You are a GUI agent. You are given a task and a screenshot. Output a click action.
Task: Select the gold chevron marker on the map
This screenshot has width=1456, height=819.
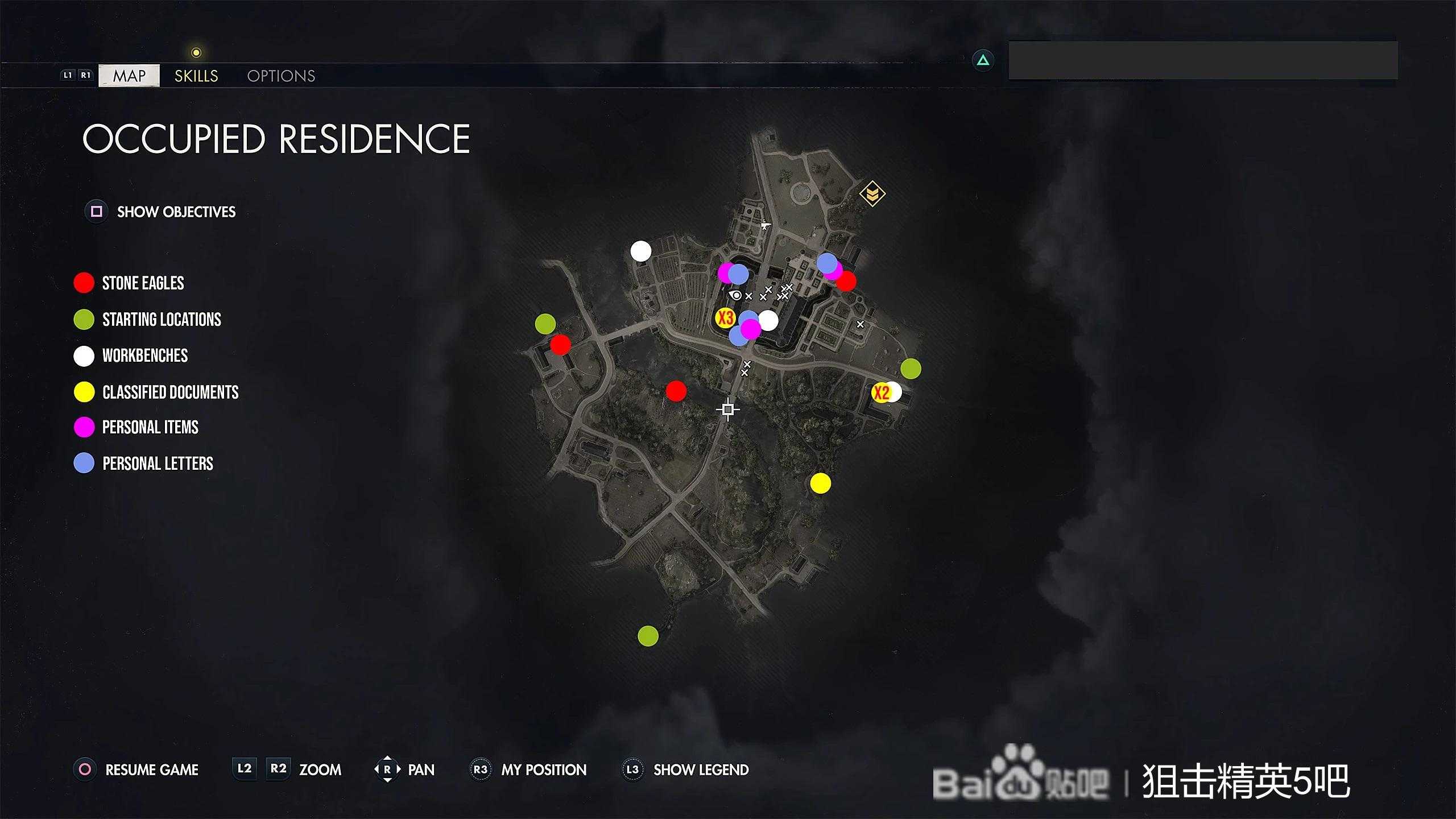click(872, 194)
